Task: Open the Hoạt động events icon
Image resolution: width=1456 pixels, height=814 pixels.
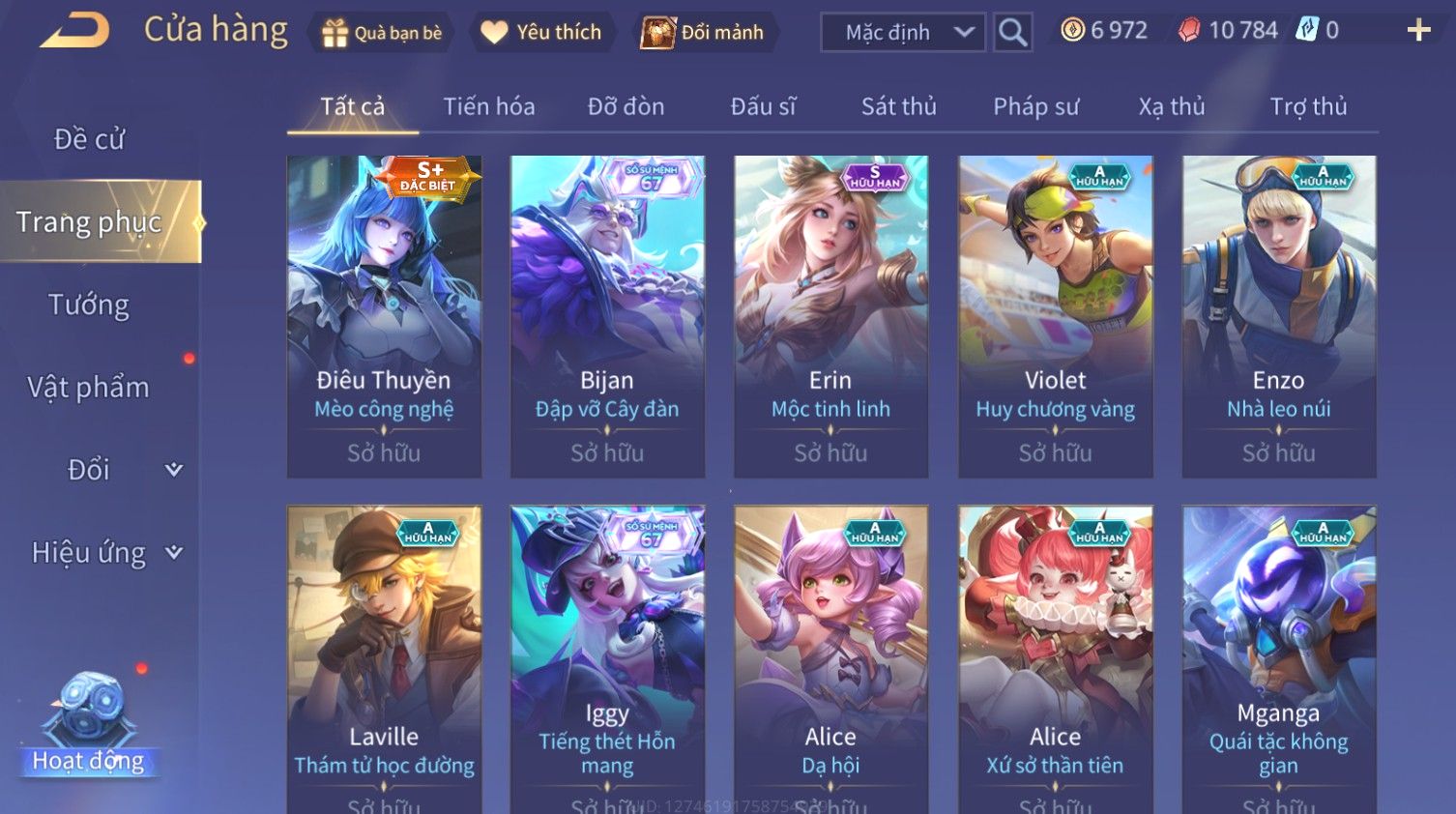Action: tap(88, 725)
